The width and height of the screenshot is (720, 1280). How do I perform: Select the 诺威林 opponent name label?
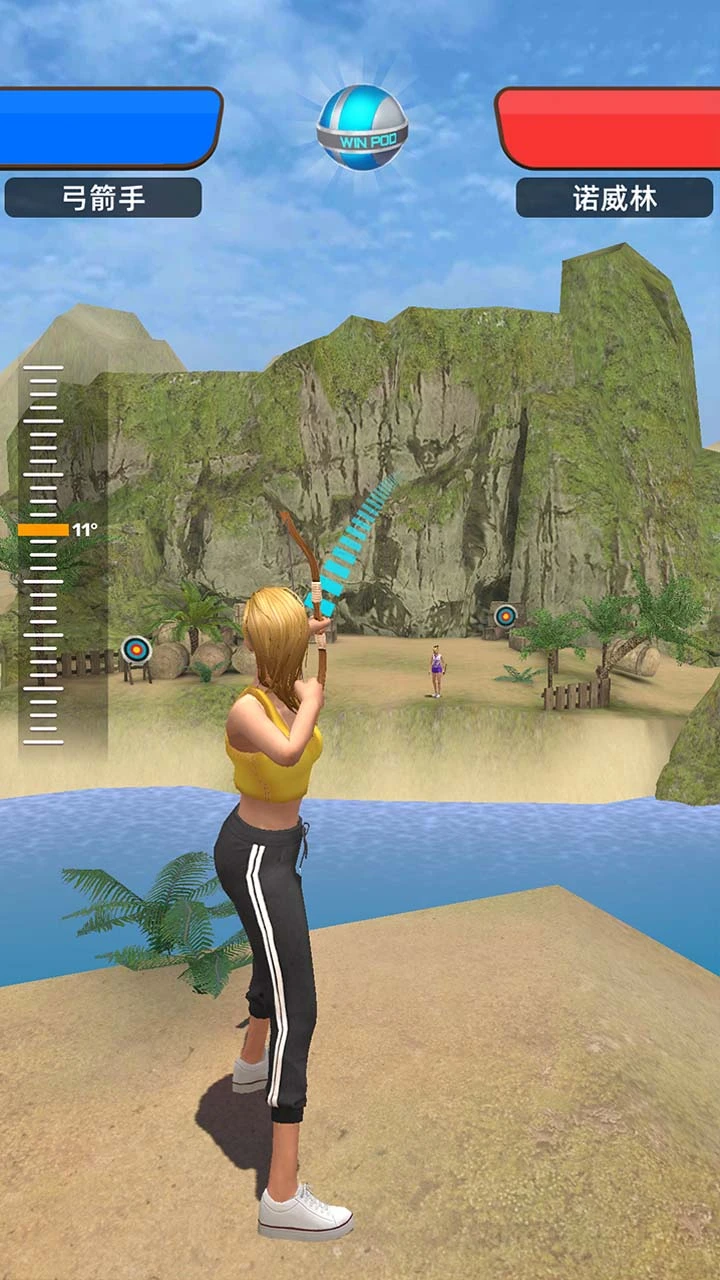614,198
